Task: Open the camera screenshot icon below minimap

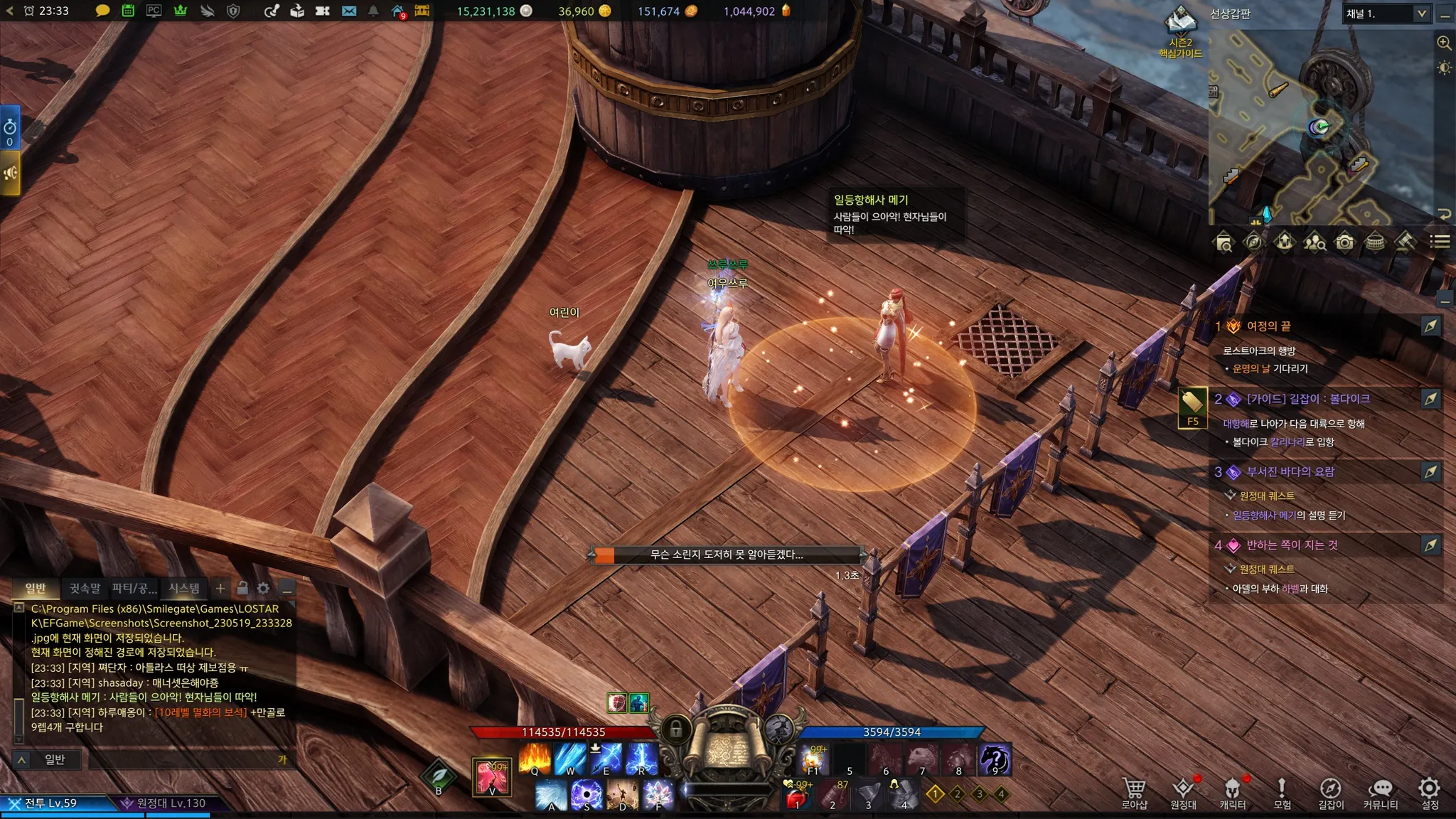Action: [1344, 242]
